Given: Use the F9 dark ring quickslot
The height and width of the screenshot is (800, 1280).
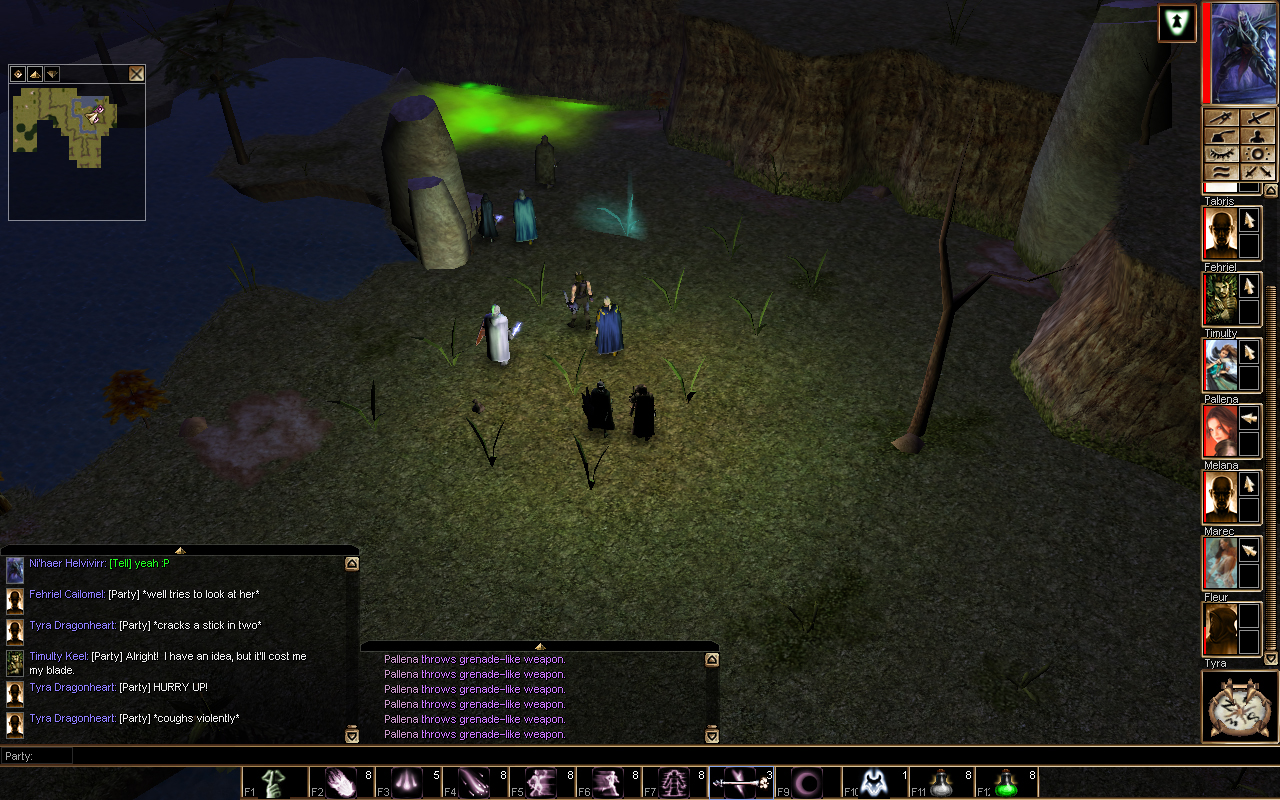Looking at the screenshot, I should pyautogui.click(x=807, y=781).
